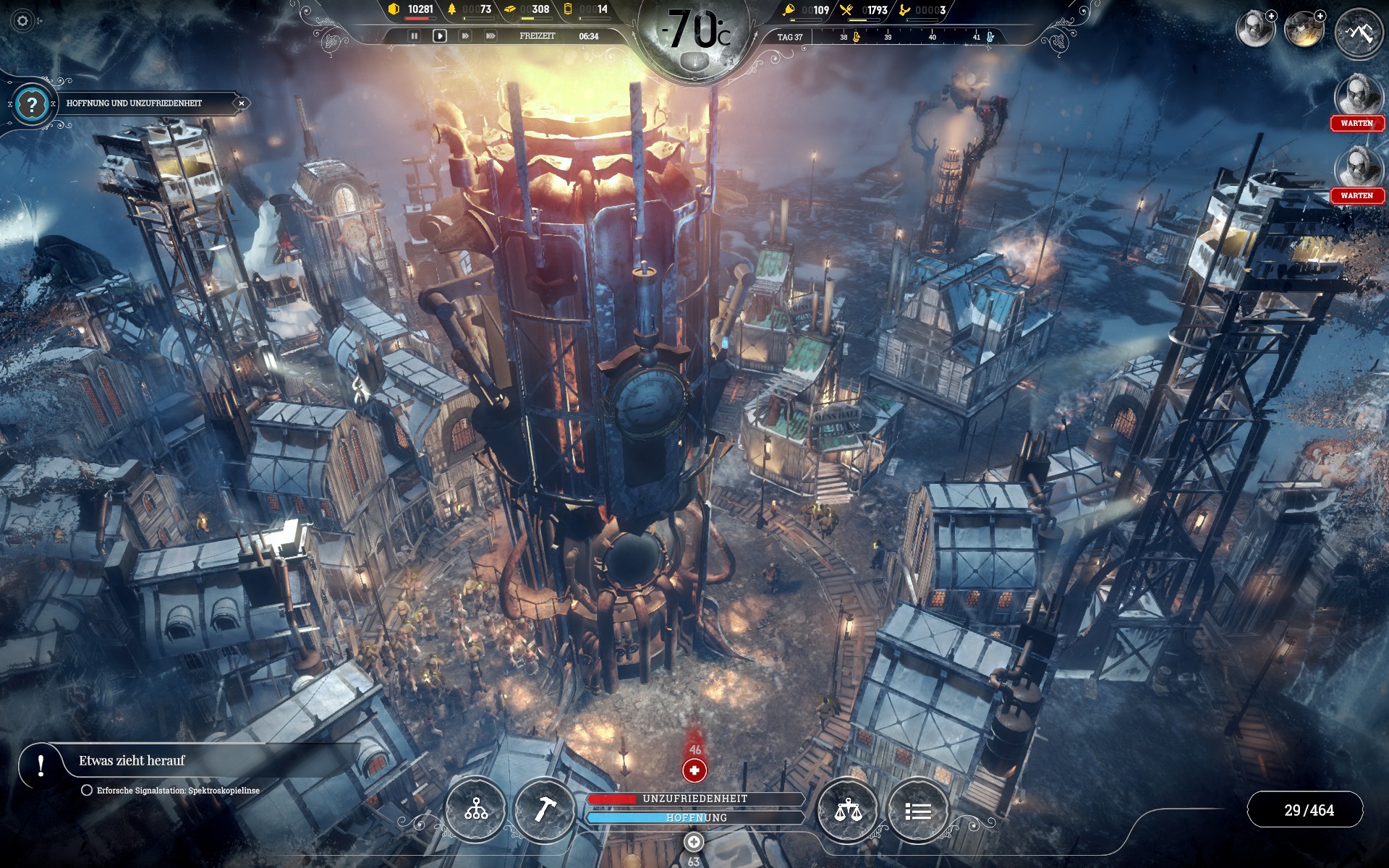Open the 29/464 population panel

pyautogui.click(x=1308, y=810)
